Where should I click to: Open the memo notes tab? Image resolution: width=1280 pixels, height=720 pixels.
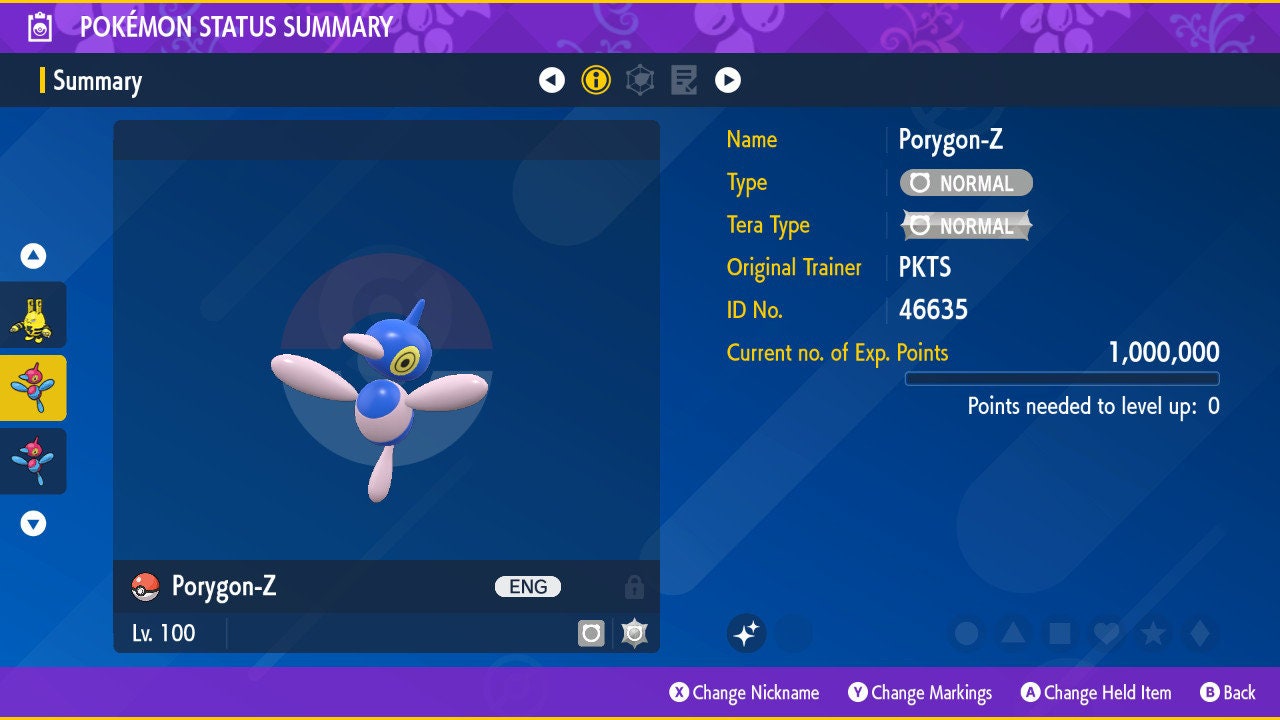(x=684, y=80)
